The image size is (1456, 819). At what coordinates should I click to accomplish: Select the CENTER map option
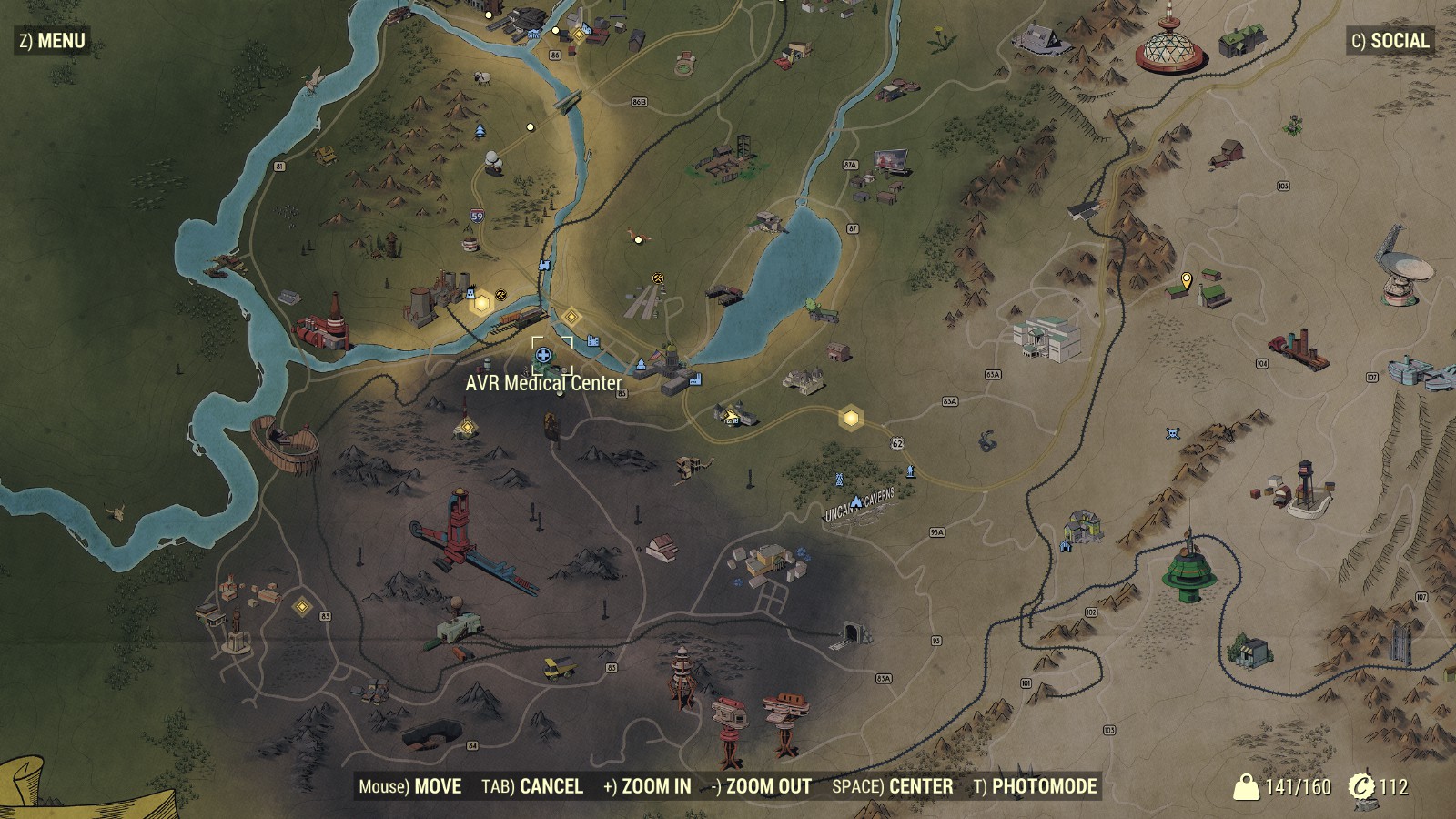[x=893, y=786]
